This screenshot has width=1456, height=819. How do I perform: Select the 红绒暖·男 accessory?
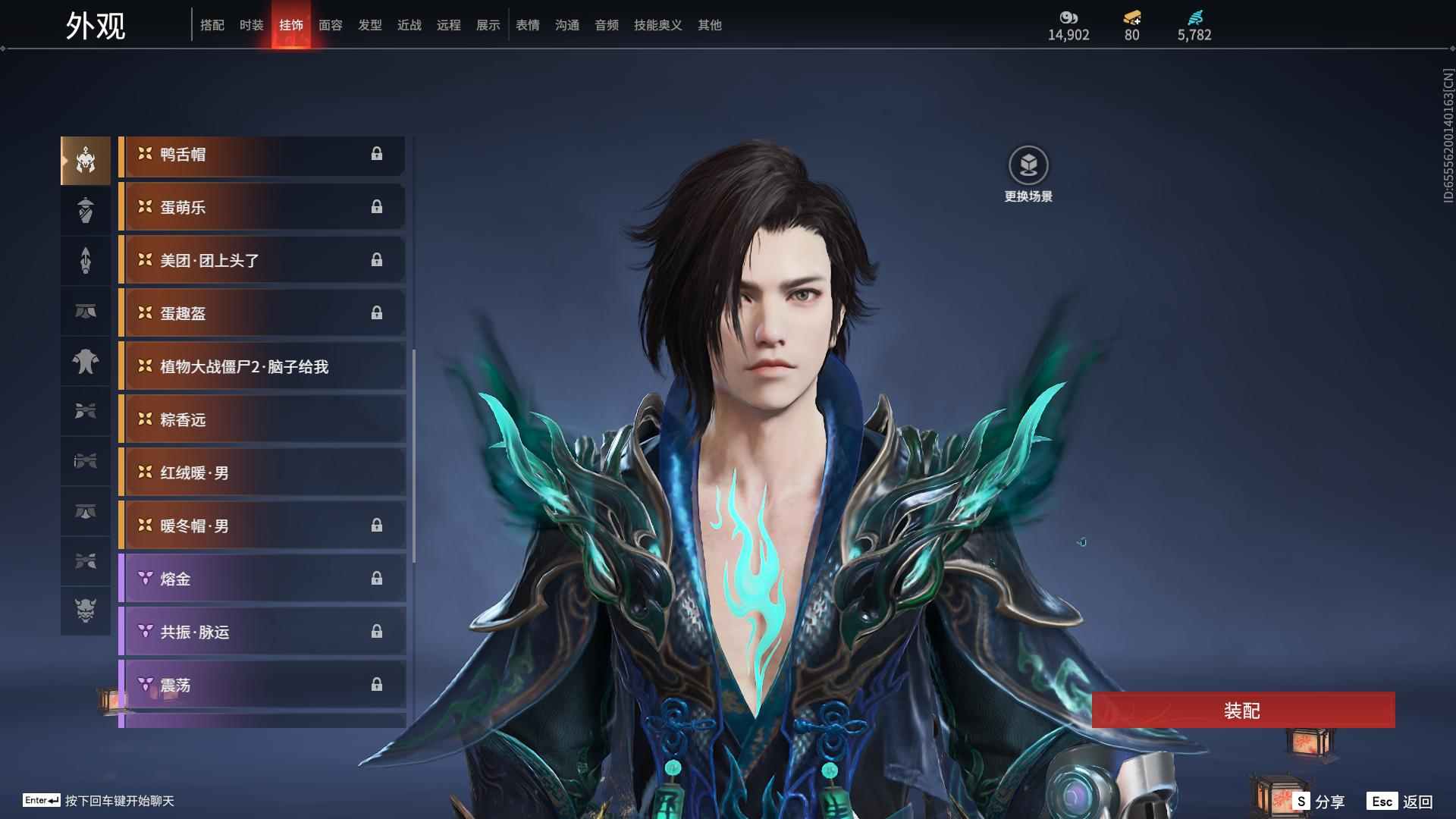[262, 473]
